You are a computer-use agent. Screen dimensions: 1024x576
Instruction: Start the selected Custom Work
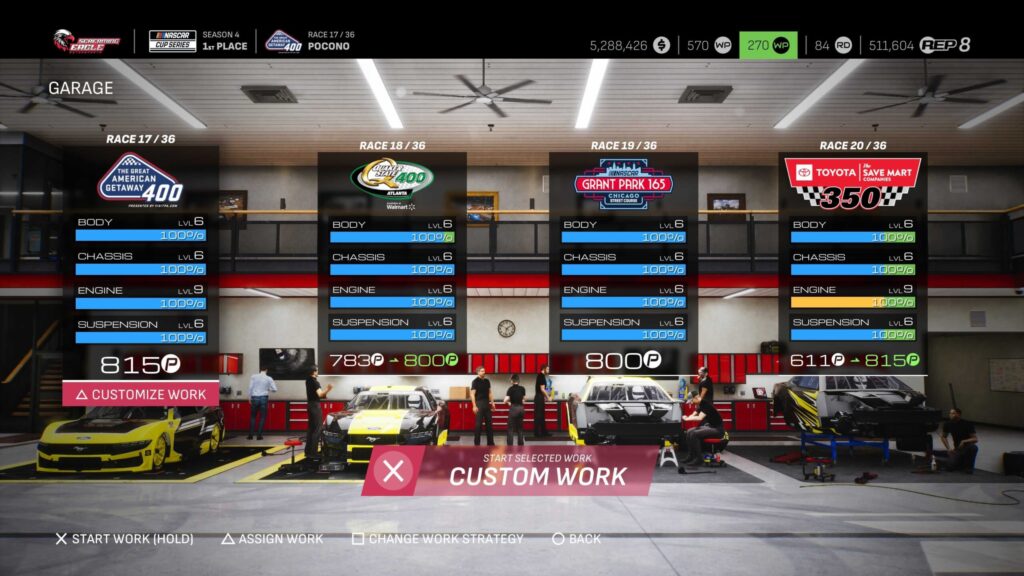point(510,471)
